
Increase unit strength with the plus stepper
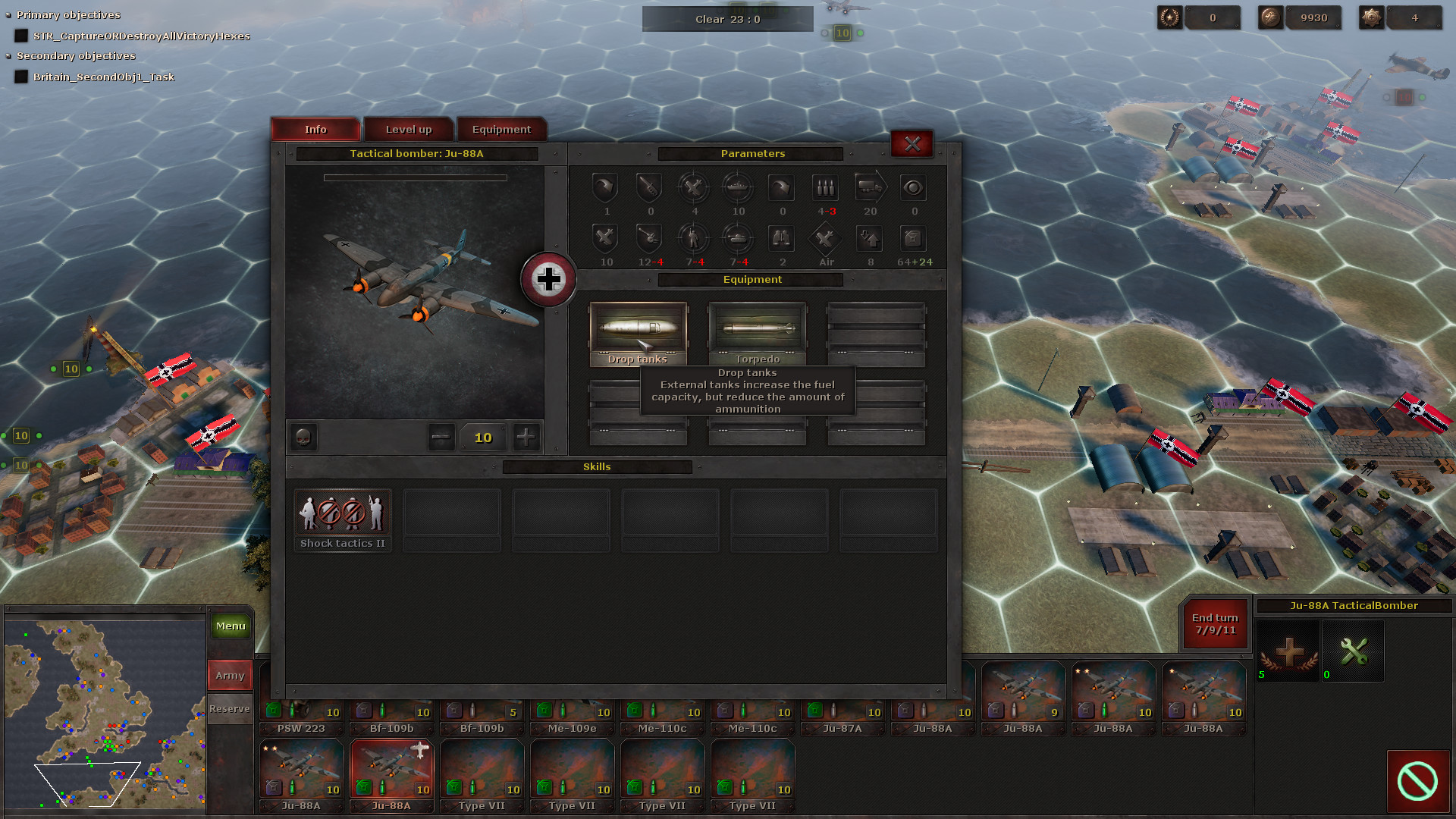pos(526,437)
